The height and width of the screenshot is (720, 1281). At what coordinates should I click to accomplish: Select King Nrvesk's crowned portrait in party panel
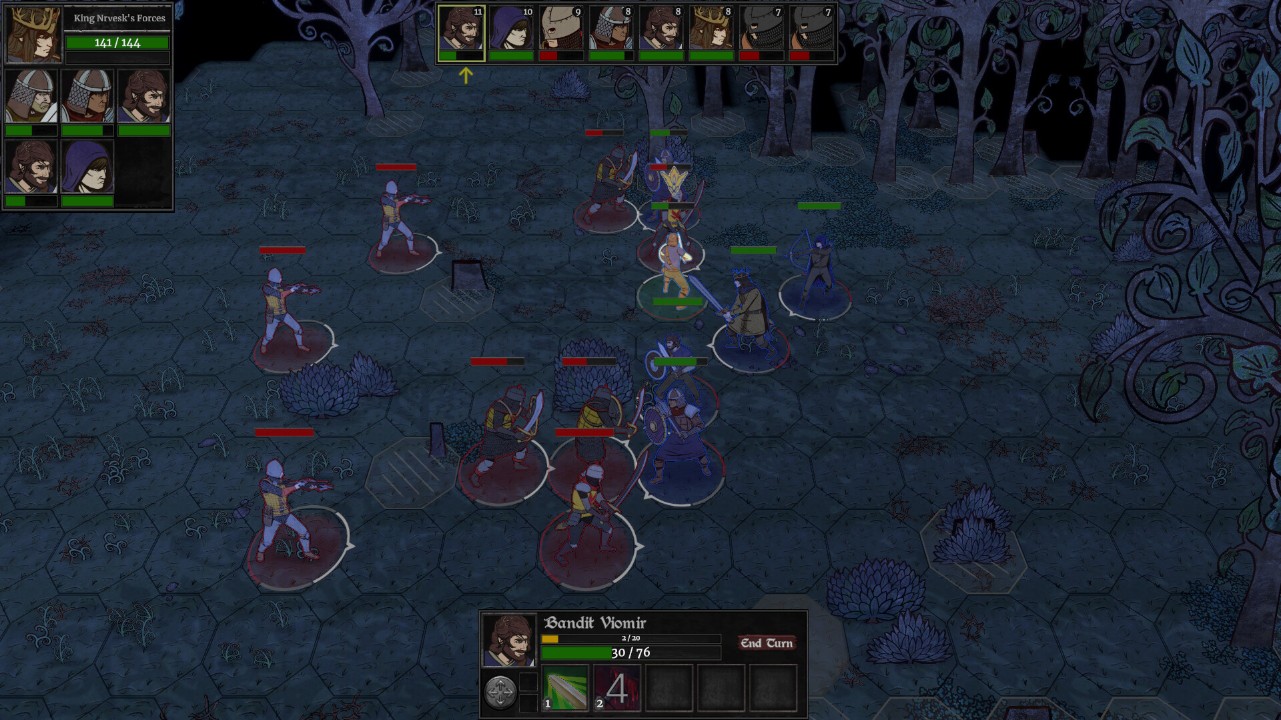coord(33,34)
